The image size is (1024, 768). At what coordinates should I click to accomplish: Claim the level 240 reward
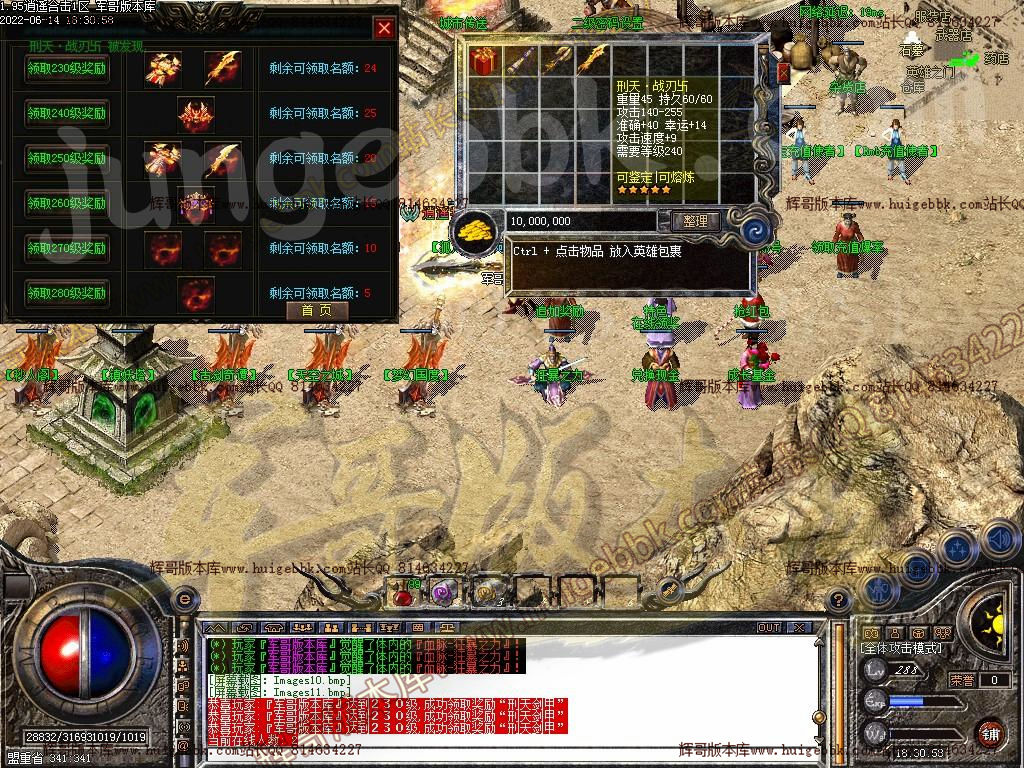point(67,114)
